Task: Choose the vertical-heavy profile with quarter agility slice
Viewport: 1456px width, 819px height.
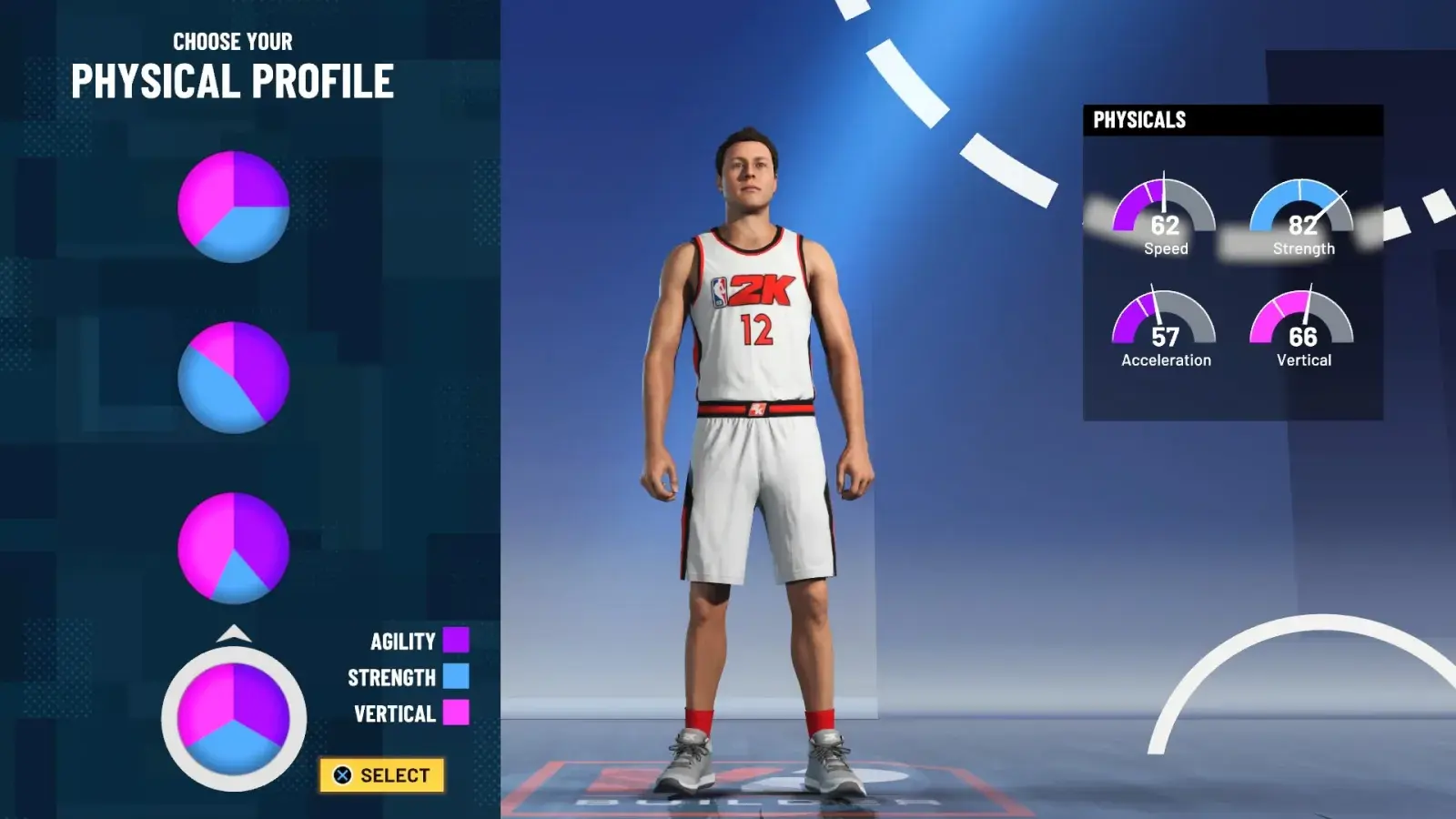Action: [x=234, y=207]
